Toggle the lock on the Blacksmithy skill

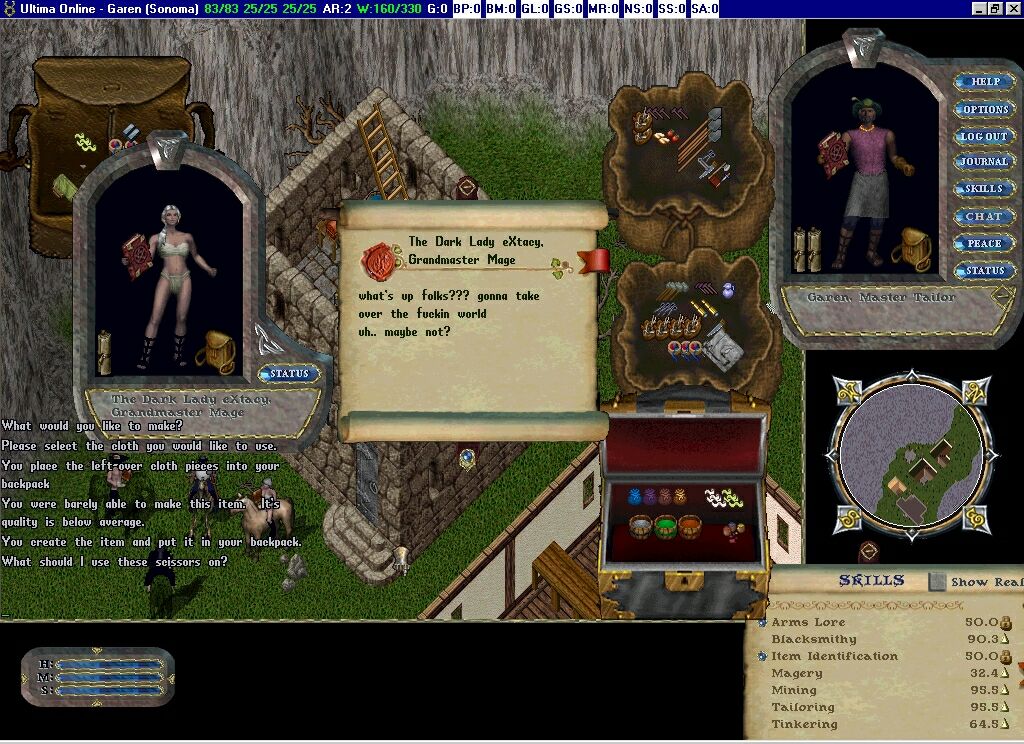[x=1005, y=639]
